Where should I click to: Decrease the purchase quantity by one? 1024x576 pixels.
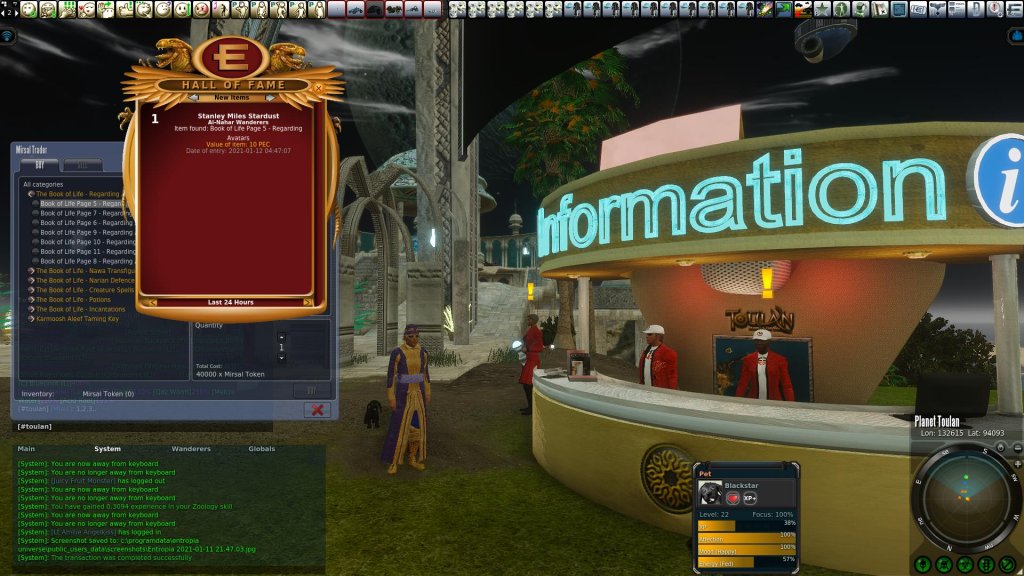(281, 357)
